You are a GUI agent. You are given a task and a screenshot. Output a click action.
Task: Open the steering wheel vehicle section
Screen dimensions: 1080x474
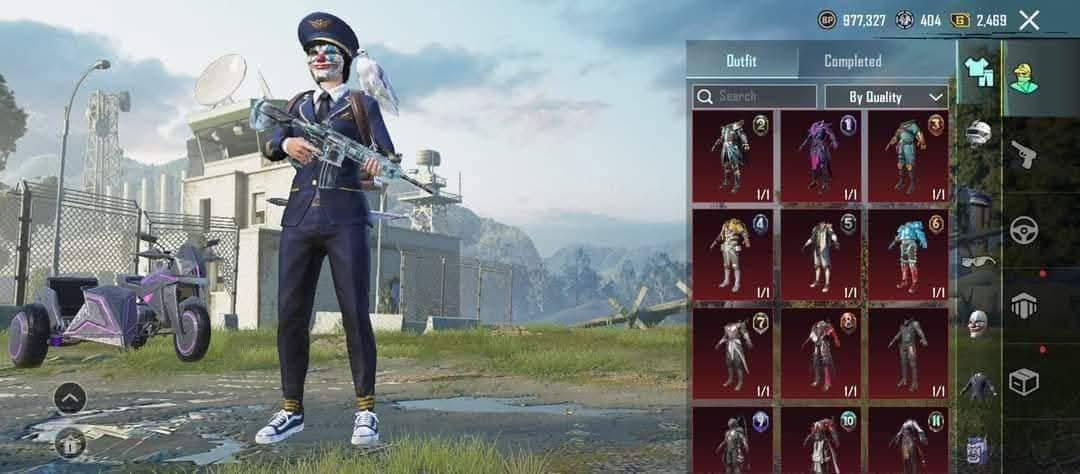click(x=1024, y=229)
